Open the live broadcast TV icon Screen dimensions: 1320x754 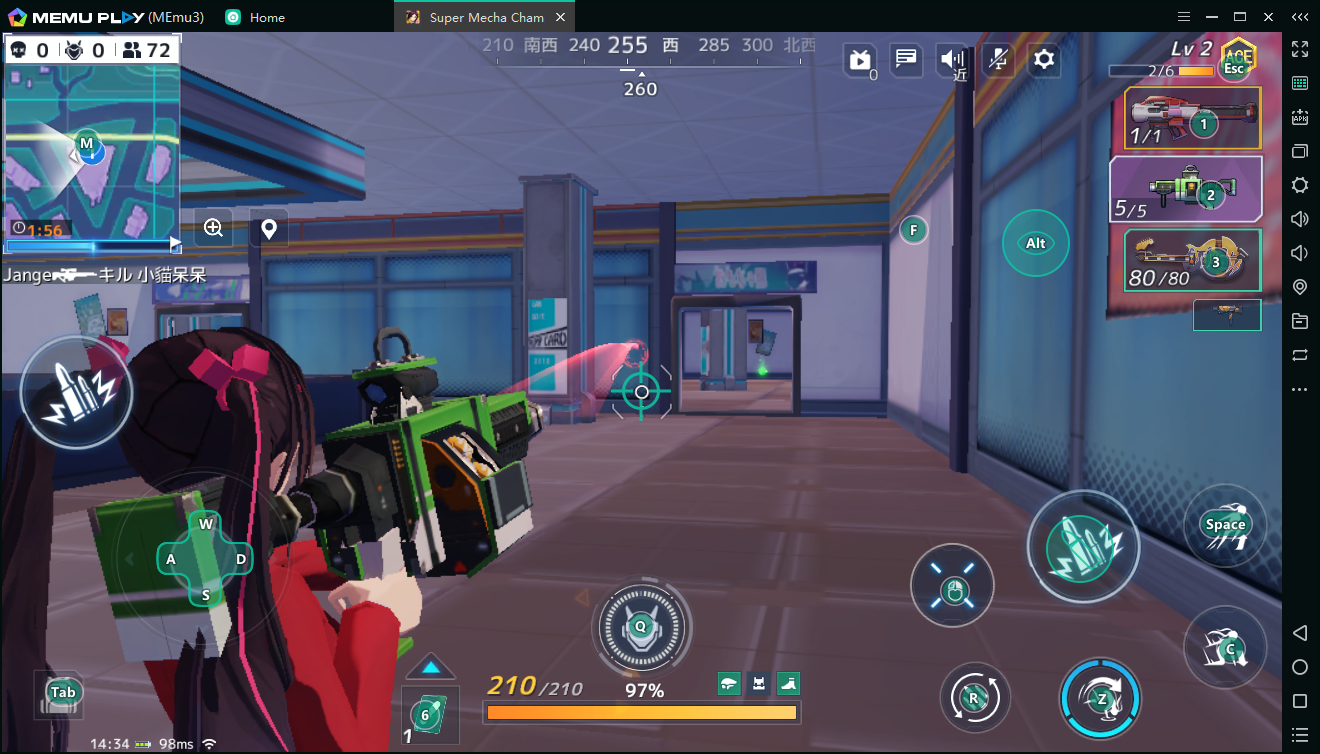pyautogui.click(x=859, y=61)
